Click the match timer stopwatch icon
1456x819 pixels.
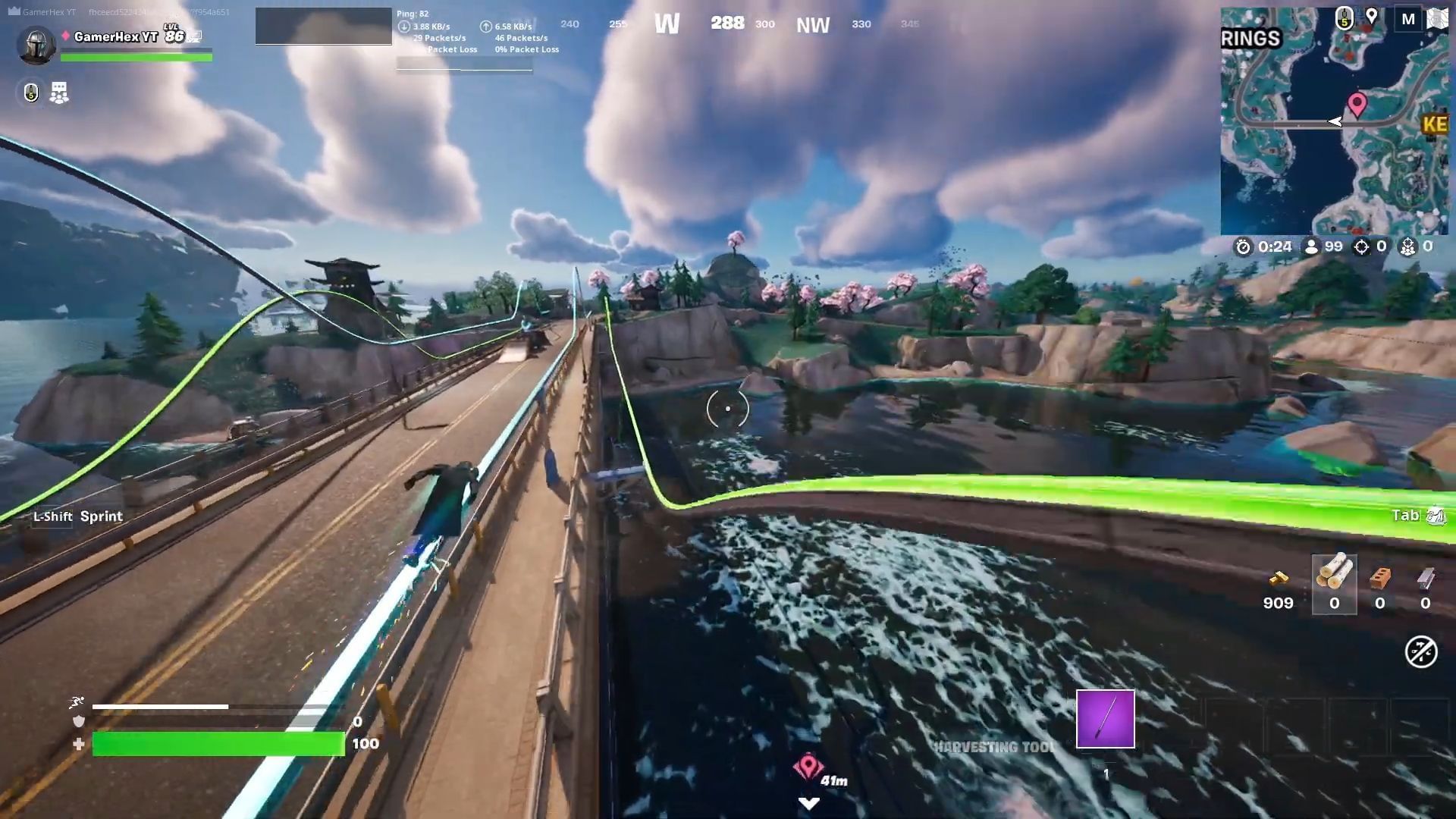1243,246
